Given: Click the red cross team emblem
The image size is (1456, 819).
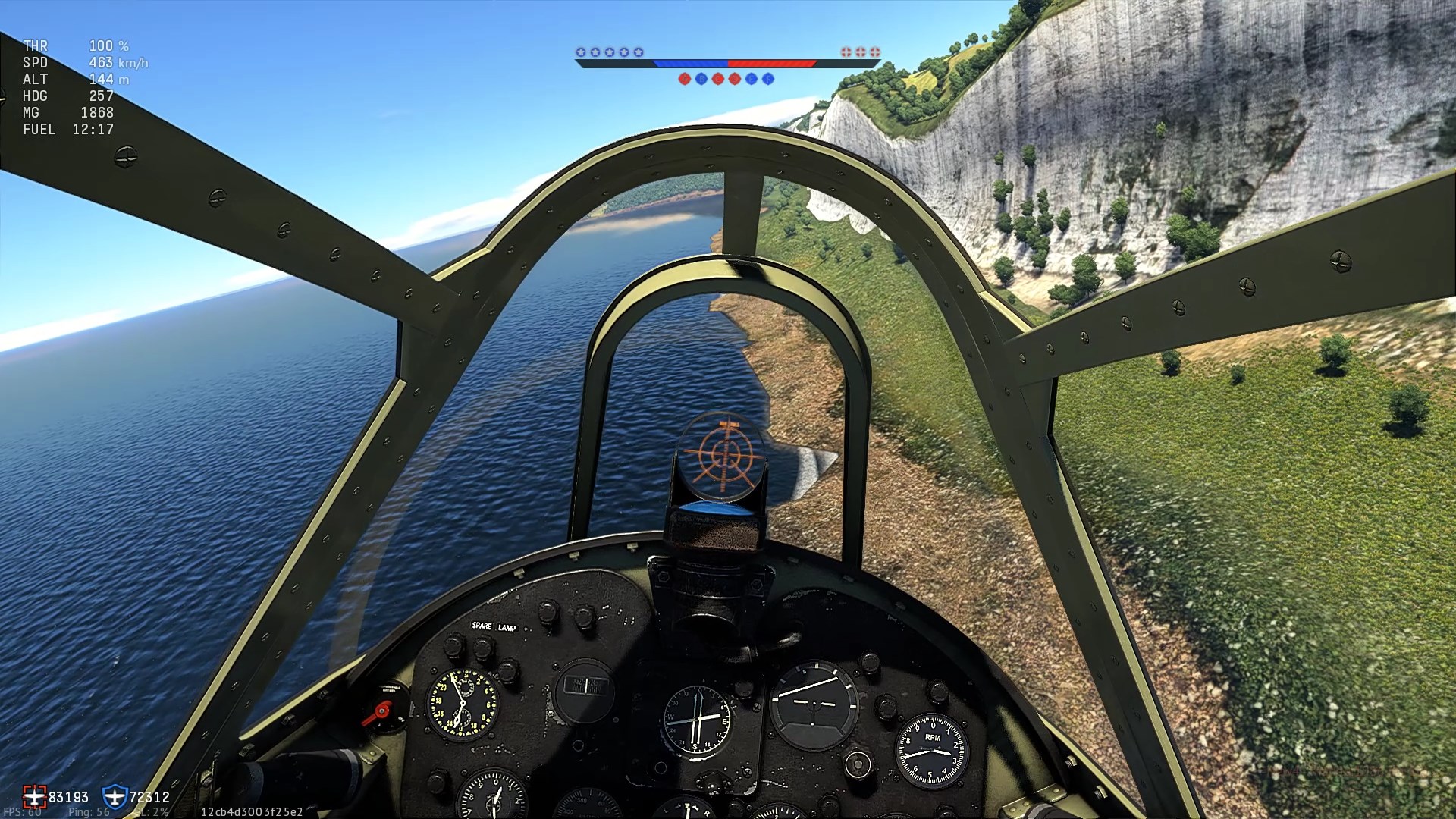Looking at the screenshot, I should [34, 796].
